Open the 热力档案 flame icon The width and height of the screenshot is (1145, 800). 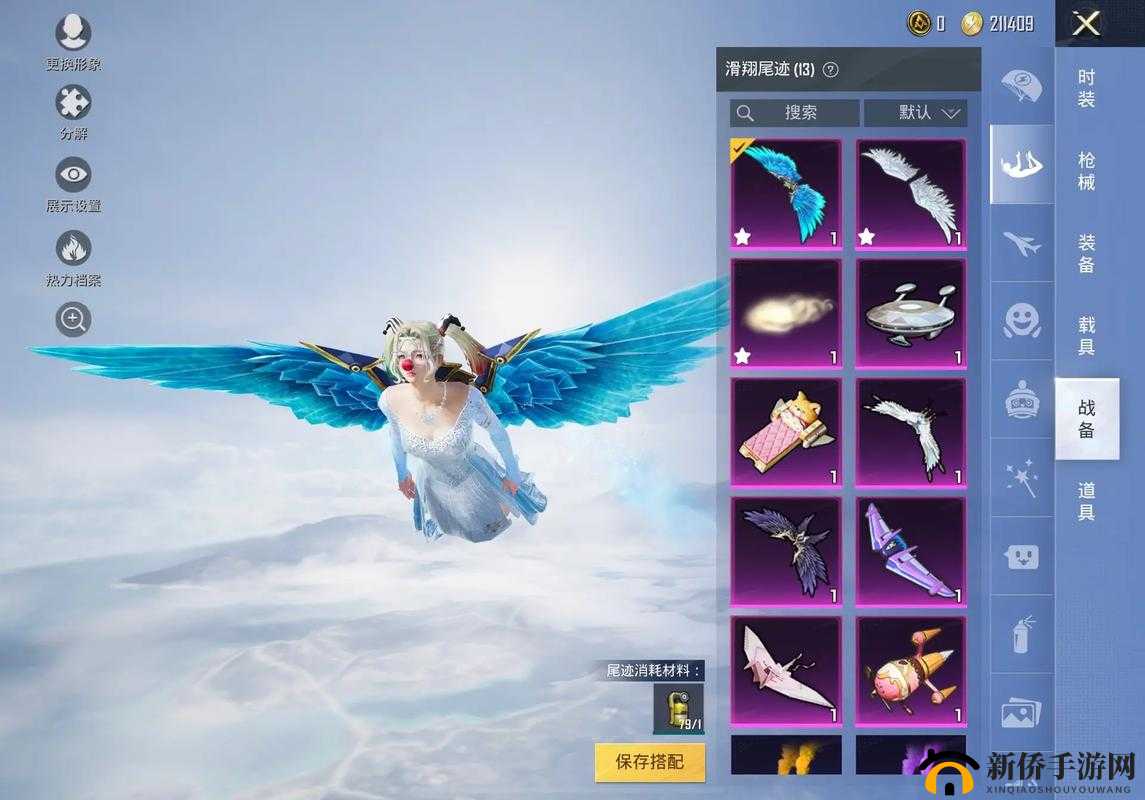click(73, 249)
